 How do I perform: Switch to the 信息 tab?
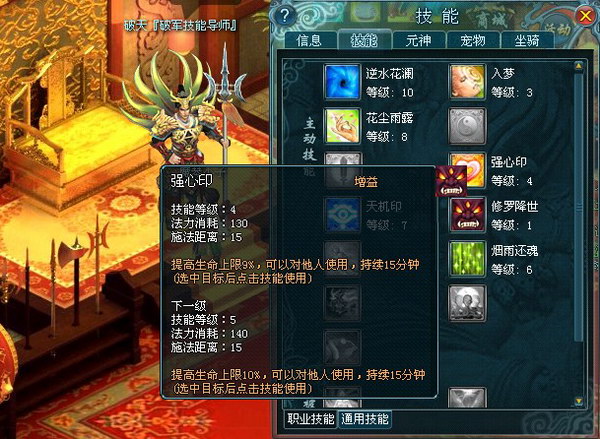click(310, 41)
